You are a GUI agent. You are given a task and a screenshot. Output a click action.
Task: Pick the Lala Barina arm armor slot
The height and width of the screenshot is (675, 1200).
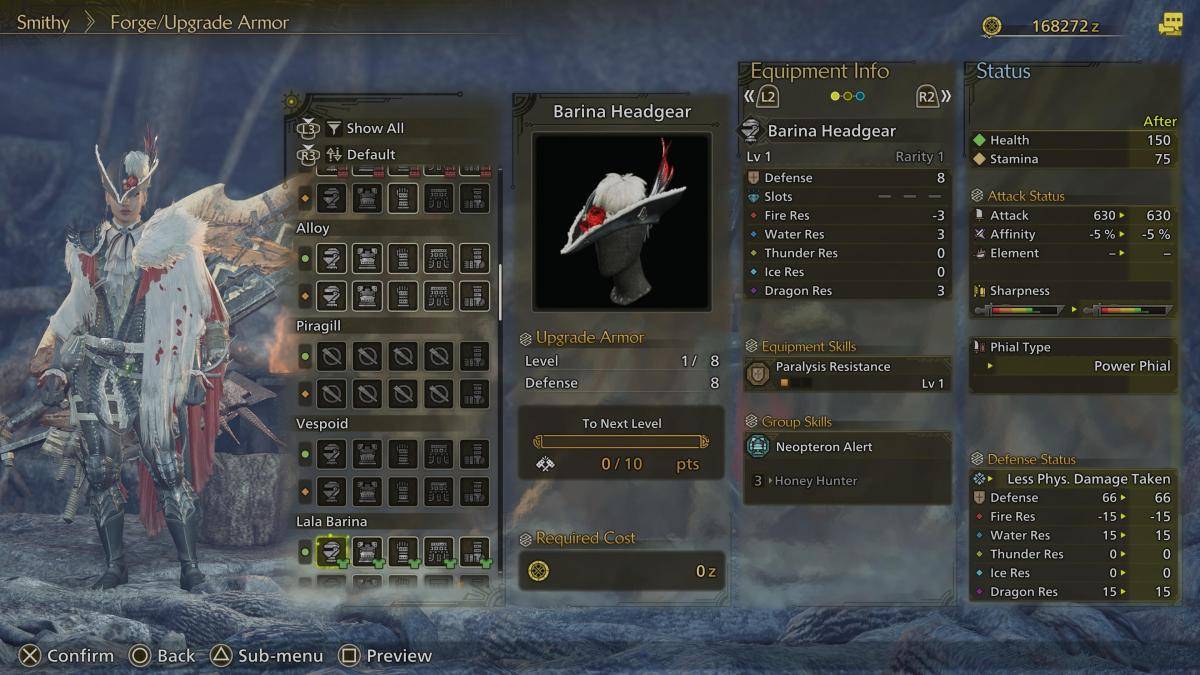tap(403, 551)
